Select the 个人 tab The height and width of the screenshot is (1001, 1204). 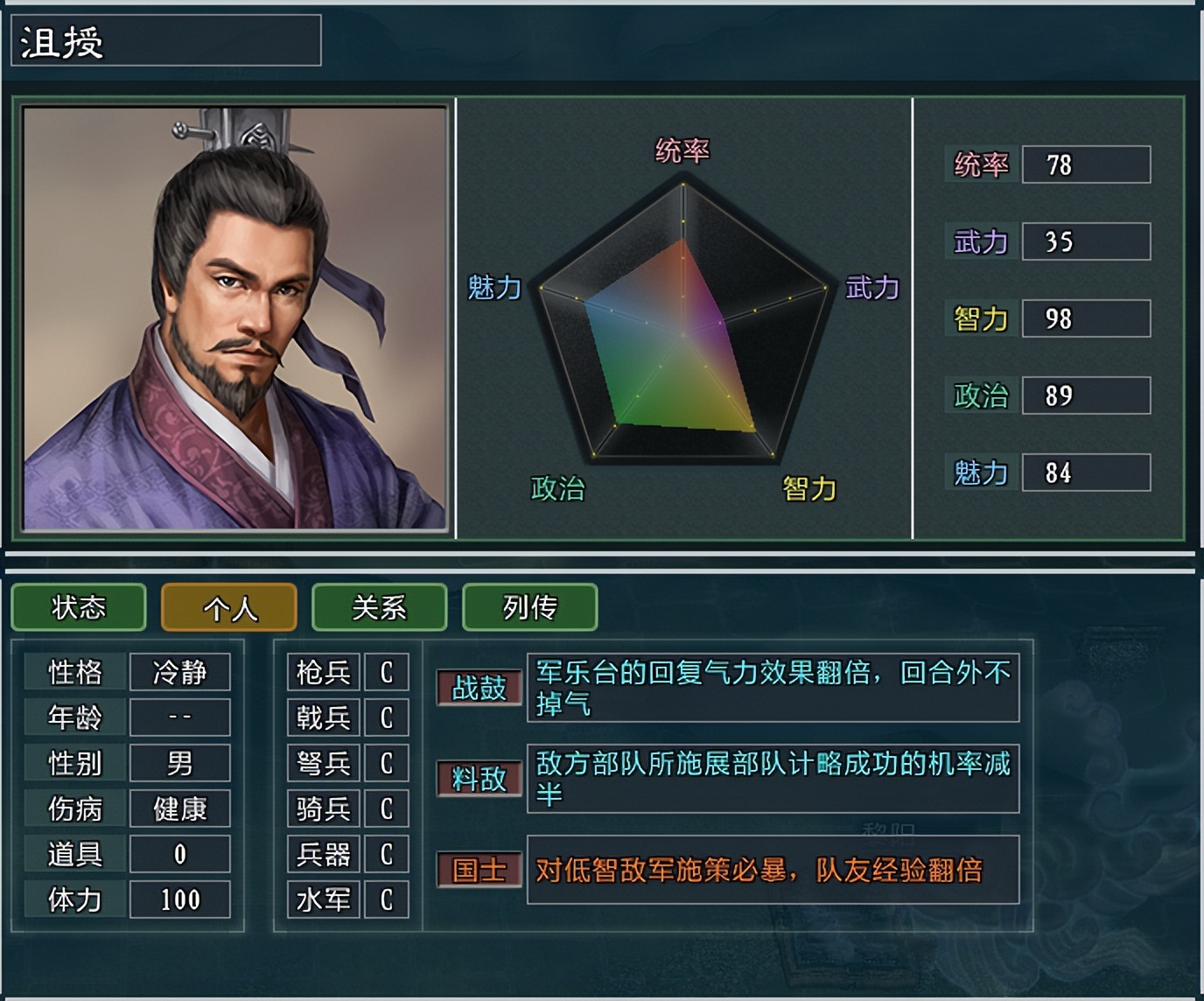click(228, 606)
